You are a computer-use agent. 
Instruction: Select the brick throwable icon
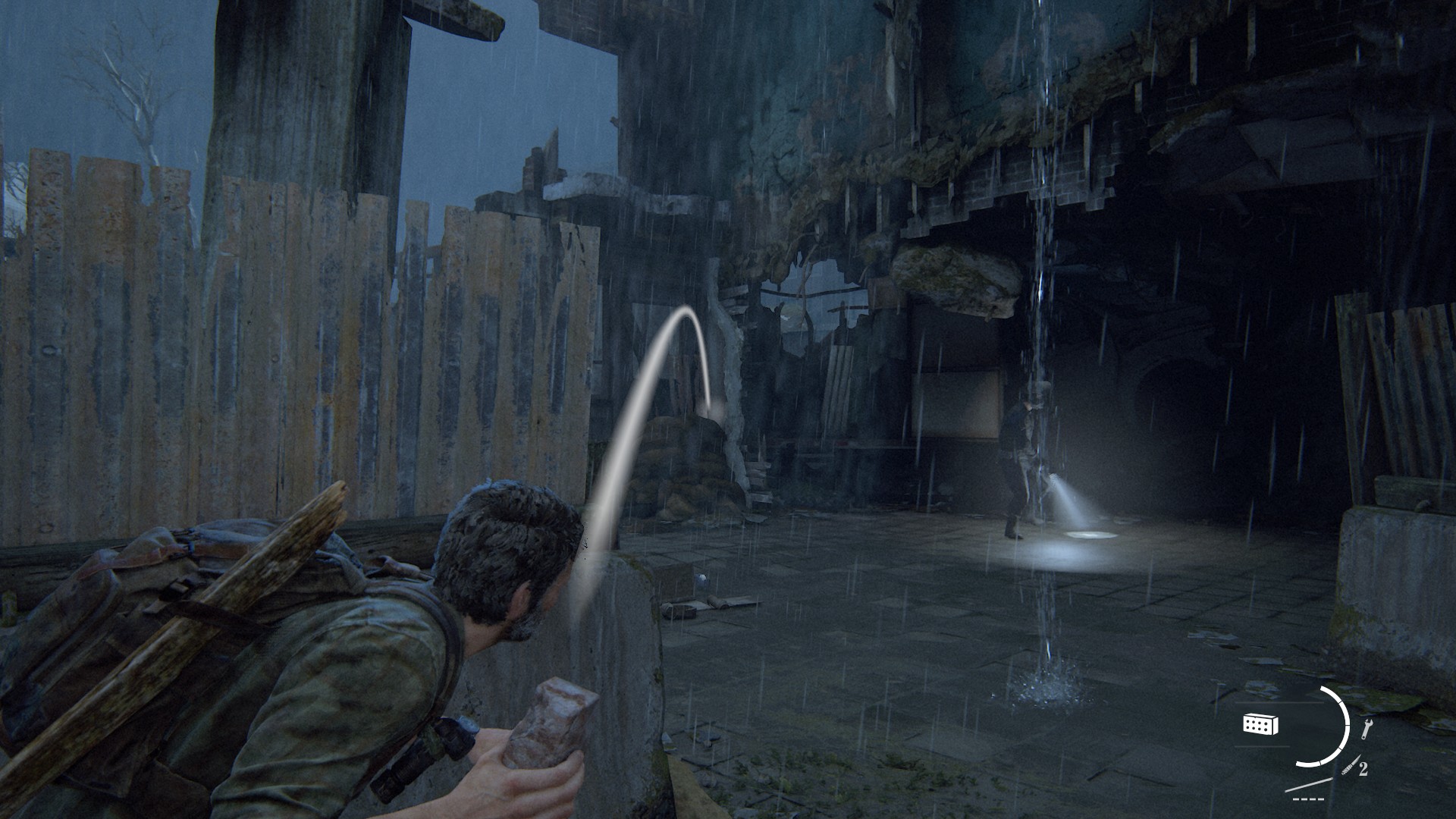[1260, 724]
